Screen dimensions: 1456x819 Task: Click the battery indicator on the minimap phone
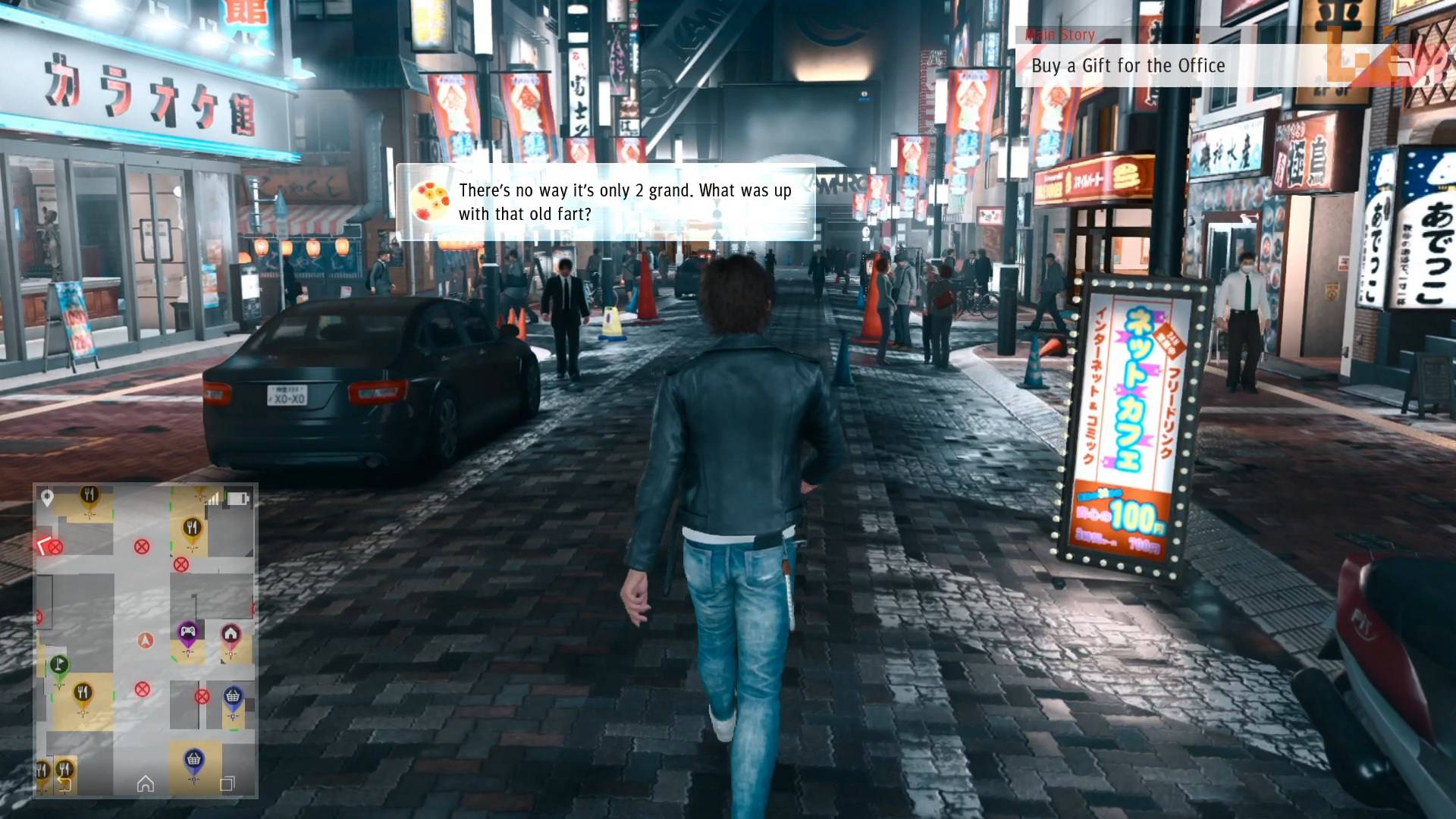[x=238, y=497]
